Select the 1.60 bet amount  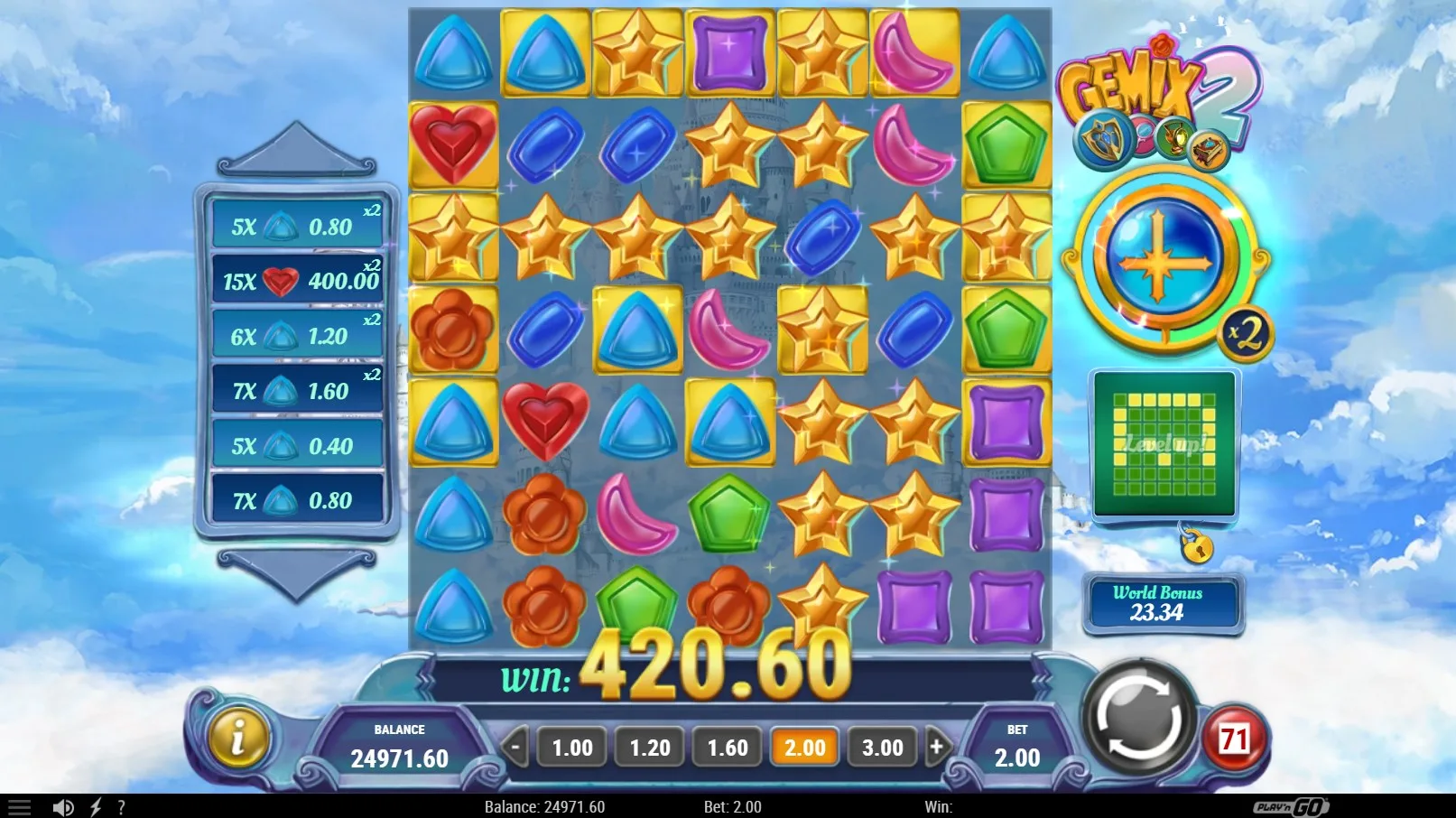click(x=728, y=748)
